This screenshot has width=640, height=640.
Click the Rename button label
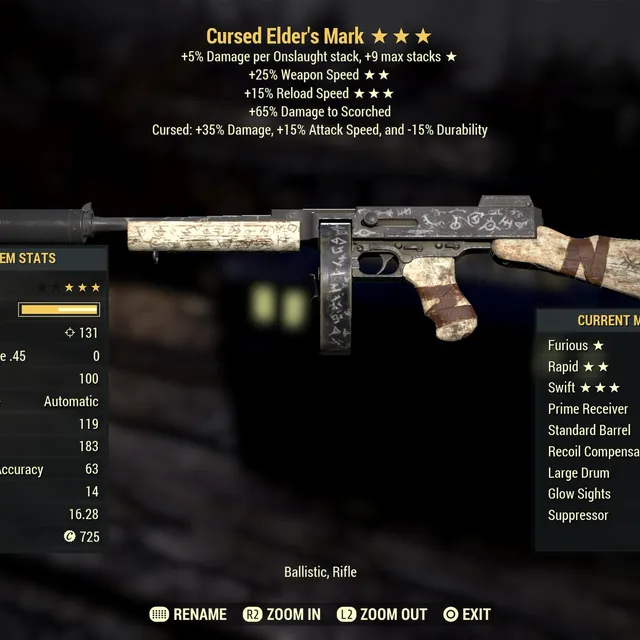click(199, 614)
